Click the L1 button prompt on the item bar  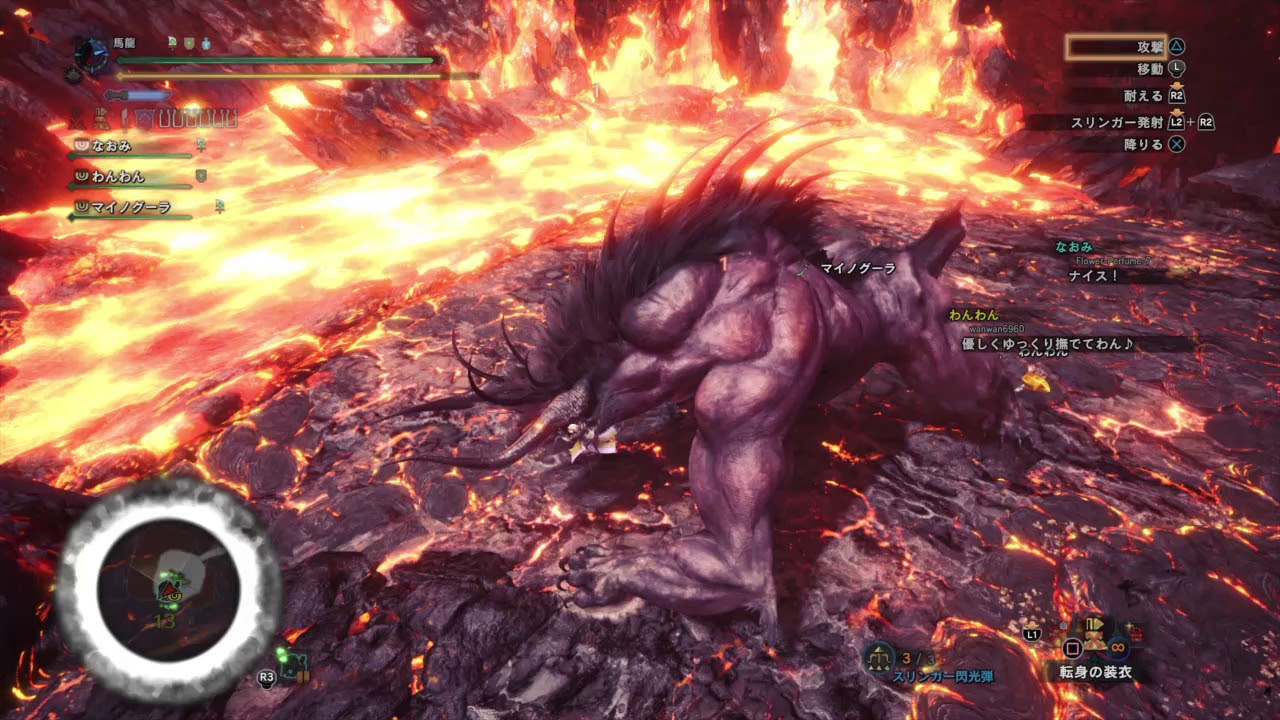click(x=1031, y=635)
